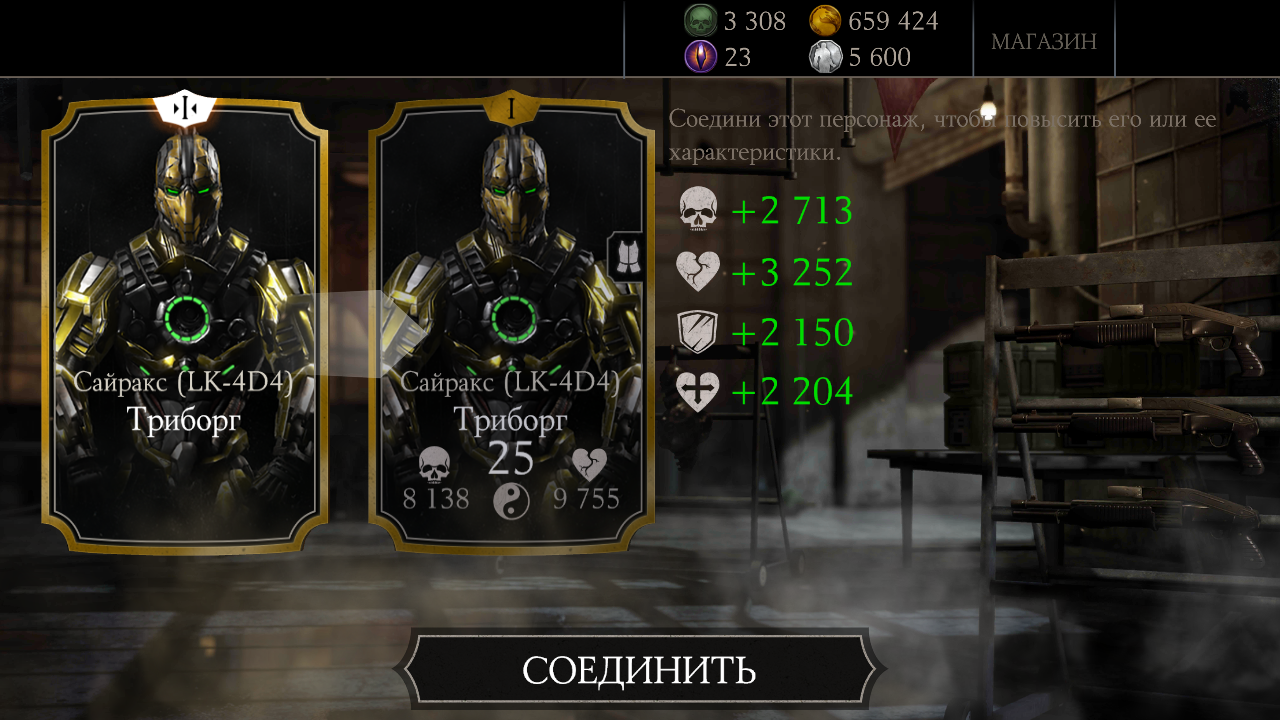Open the armor equipment tab on card

coord(625,258)
